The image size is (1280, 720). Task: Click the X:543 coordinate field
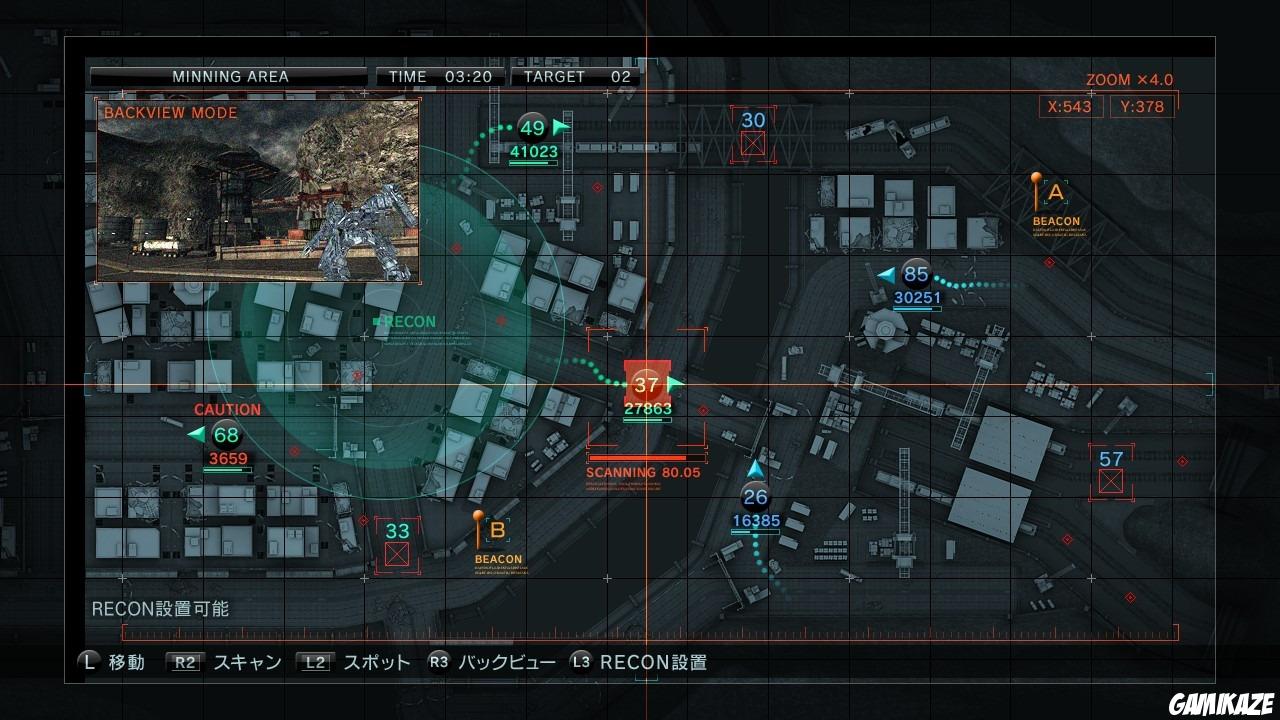click(1069, 106)
